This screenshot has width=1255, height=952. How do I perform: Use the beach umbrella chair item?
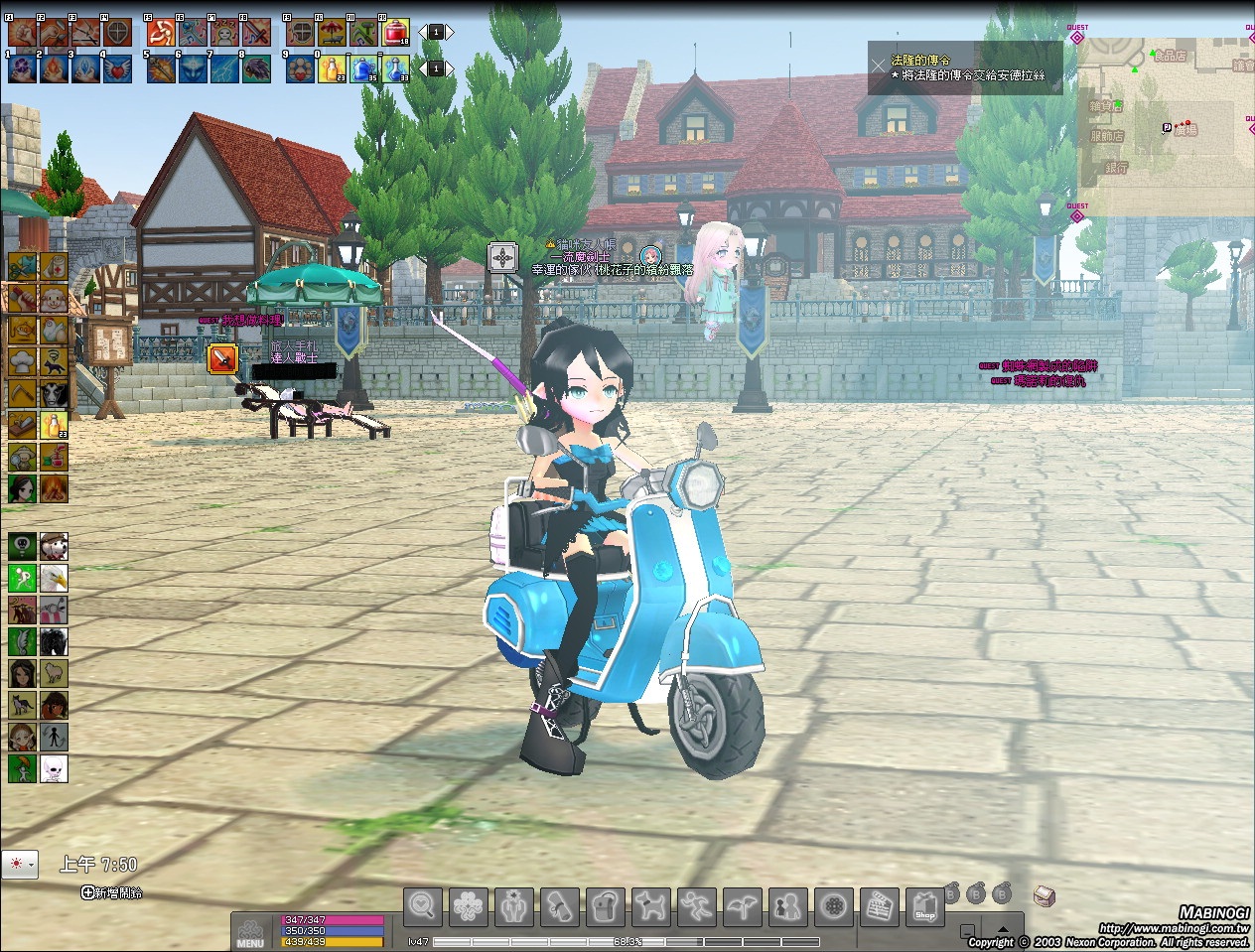(x=332, y=33)
